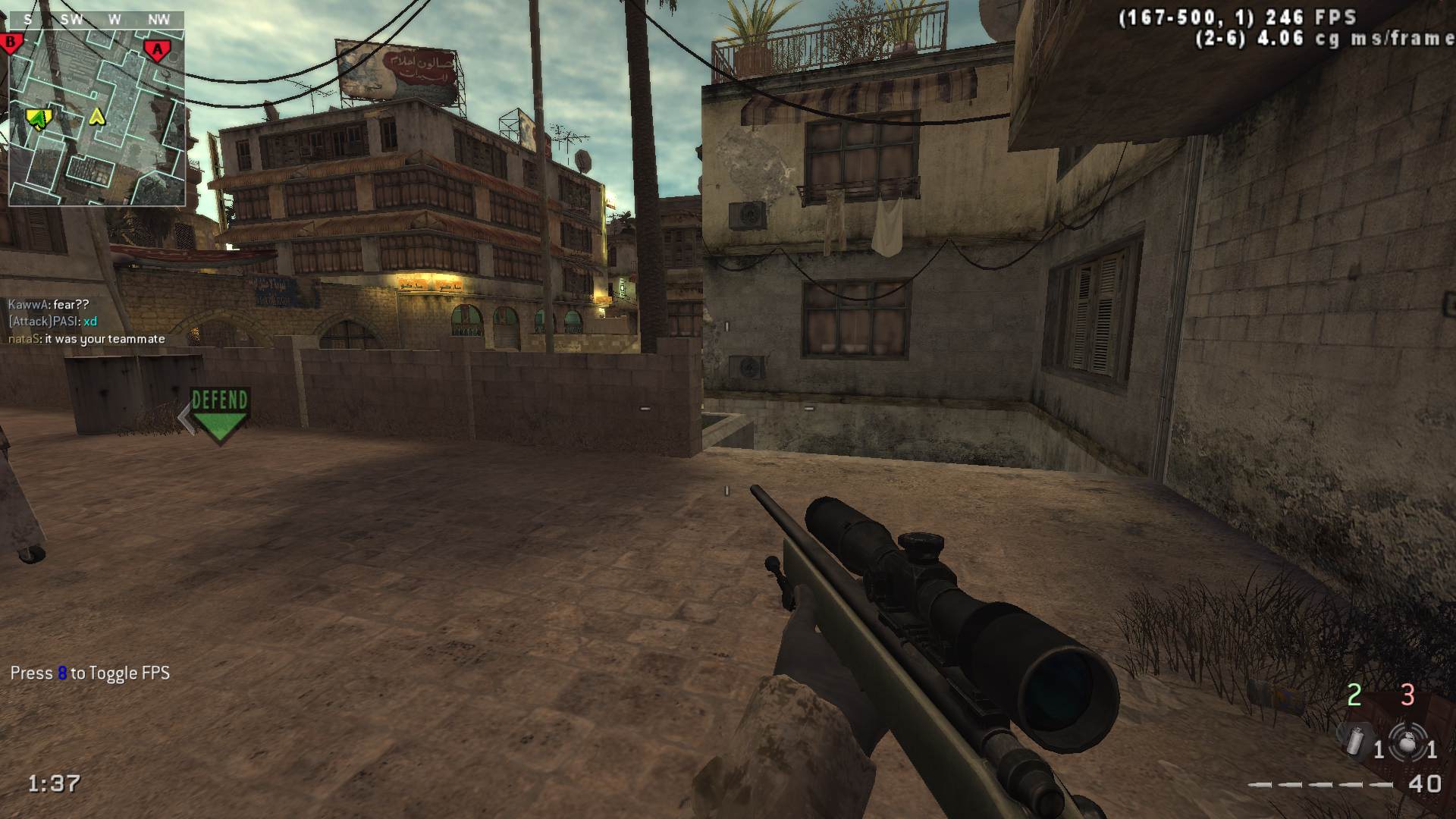
Task: Click nataS's chat message
Action: point(86,339)
